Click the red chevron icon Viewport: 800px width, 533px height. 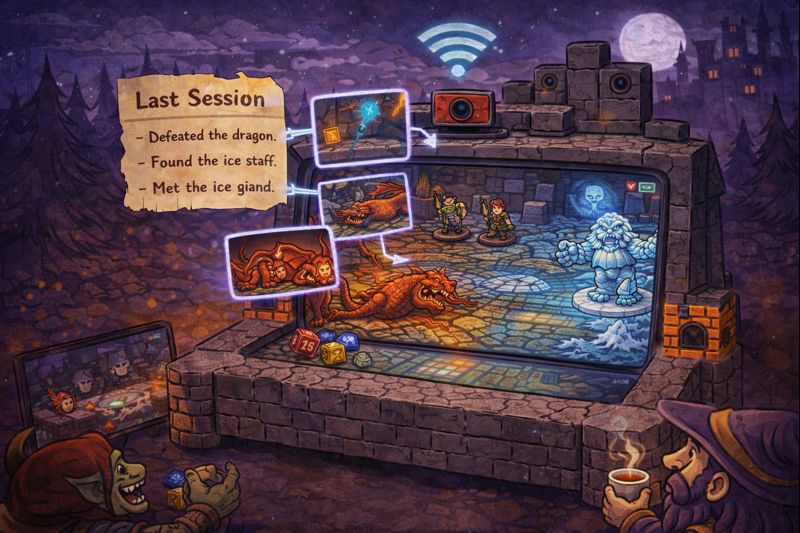630,186
